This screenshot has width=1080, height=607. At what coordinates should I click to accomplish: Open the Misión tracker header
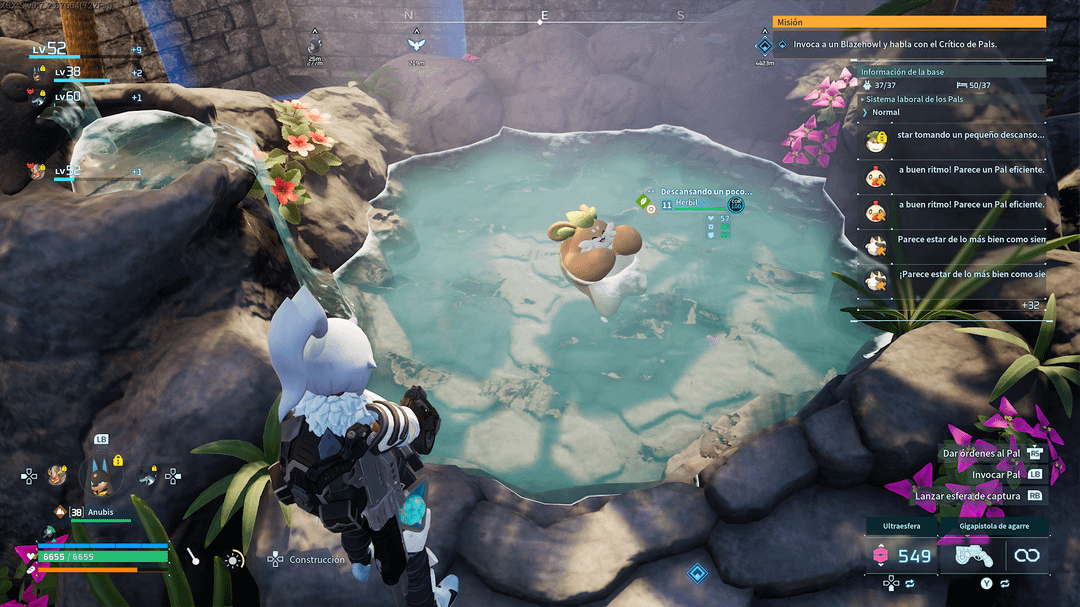coord(908,22)
